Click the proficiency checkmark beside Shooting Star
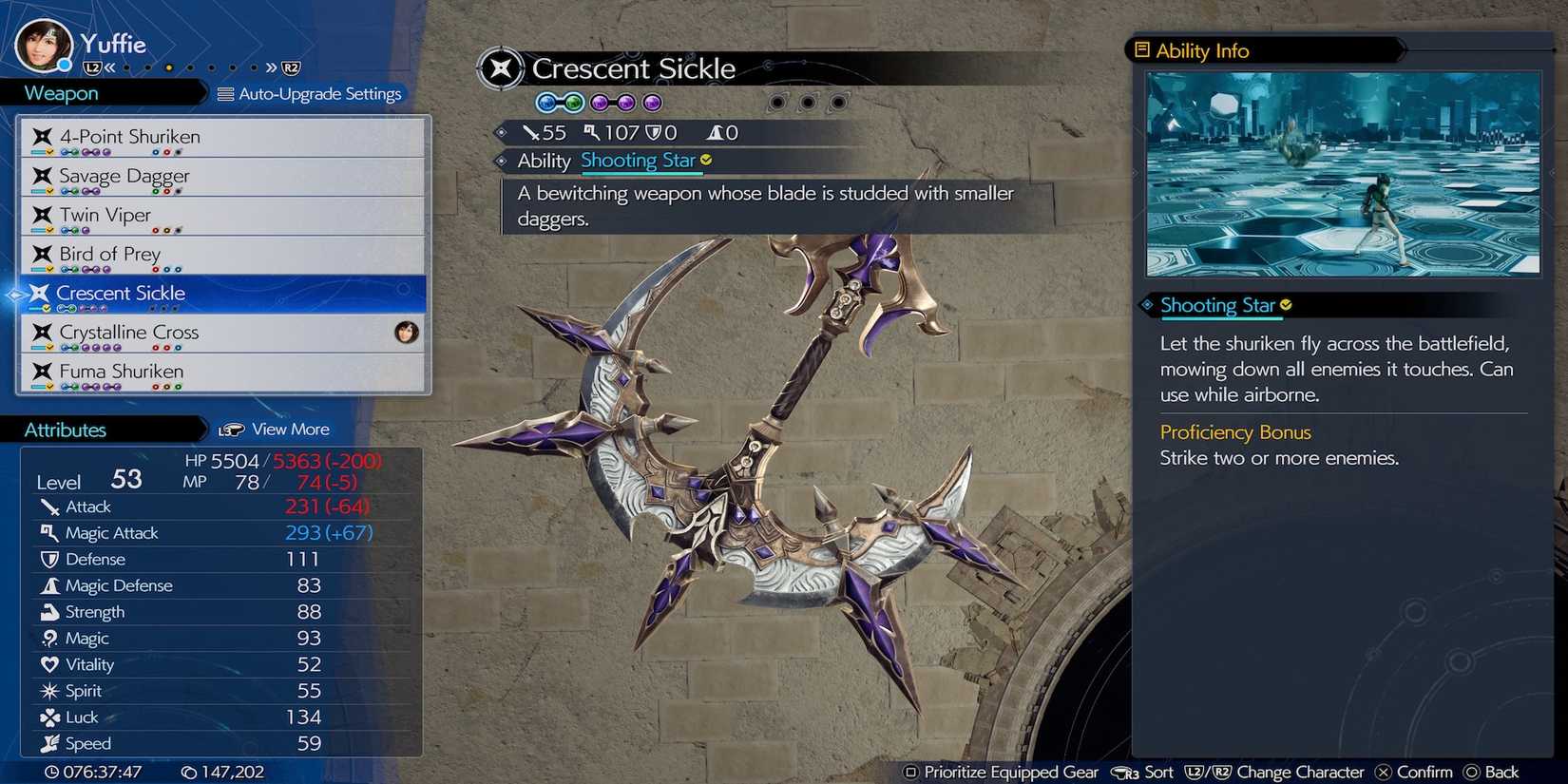1568x784 pixels. (1288, 304)
